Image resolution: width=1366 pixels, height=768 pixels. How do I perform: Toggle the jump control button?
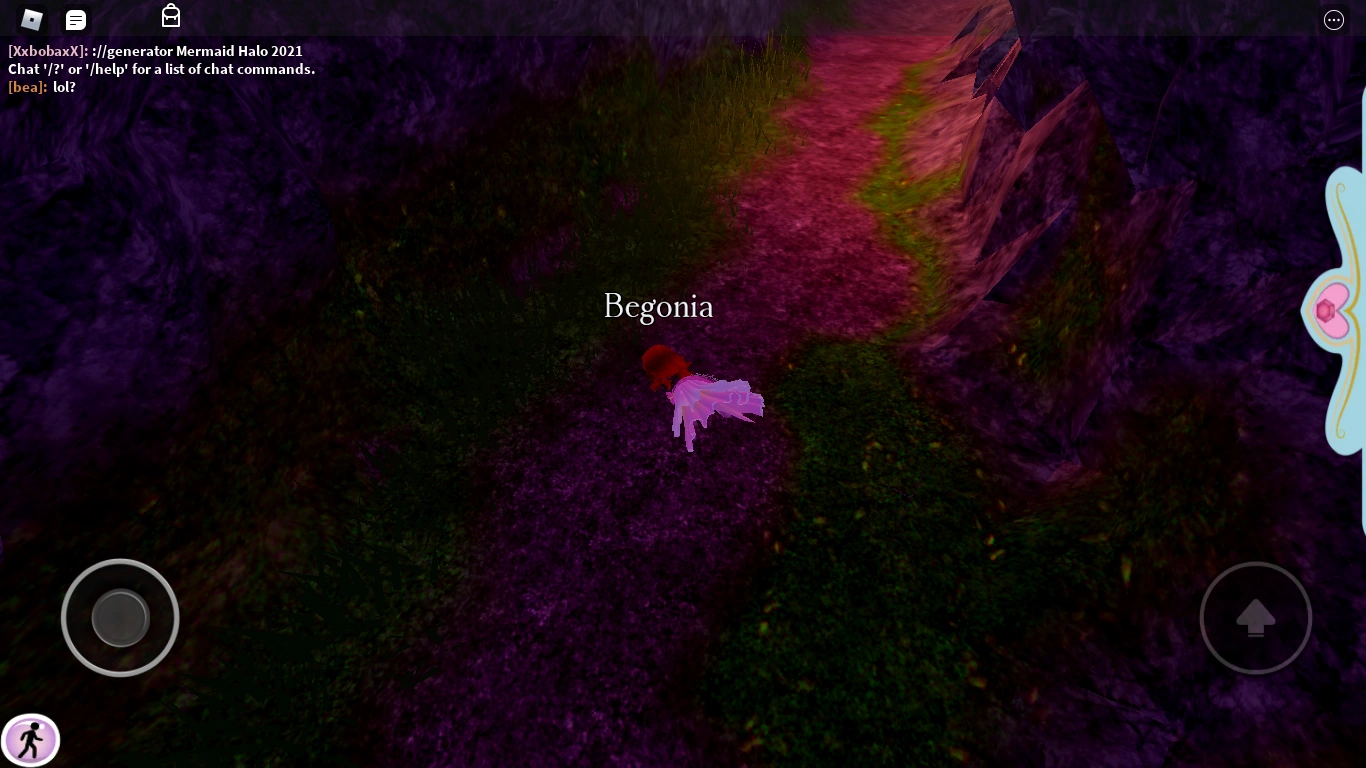[1256, 617]
